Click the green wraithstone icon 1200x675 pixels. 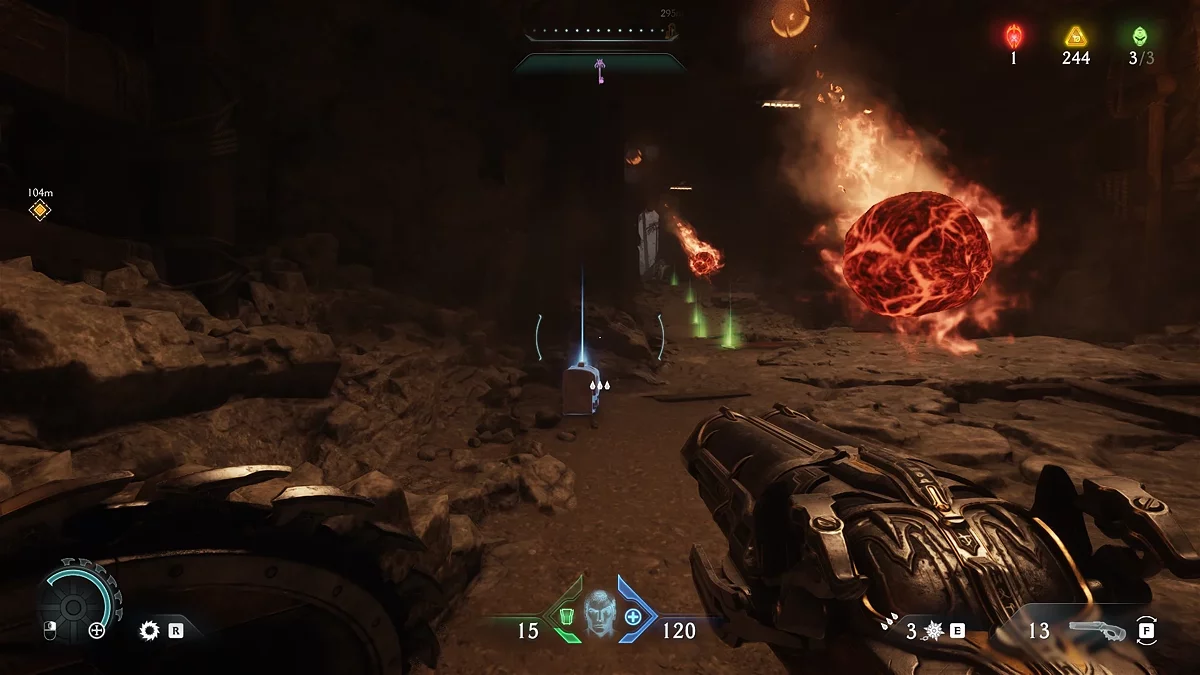tap(1140, 37)
